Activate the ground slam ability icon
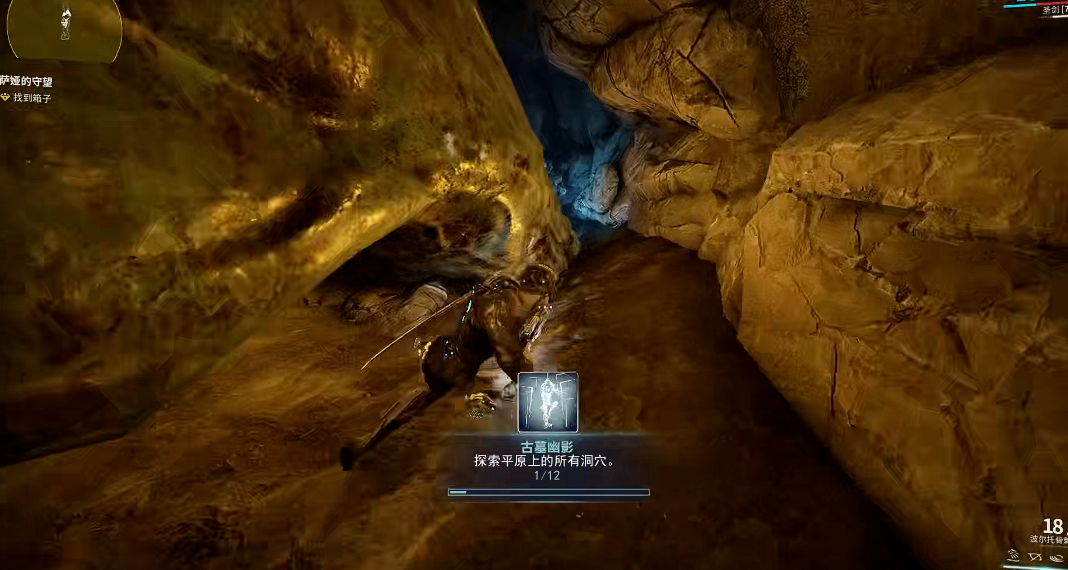 [x=1013, y=556]
